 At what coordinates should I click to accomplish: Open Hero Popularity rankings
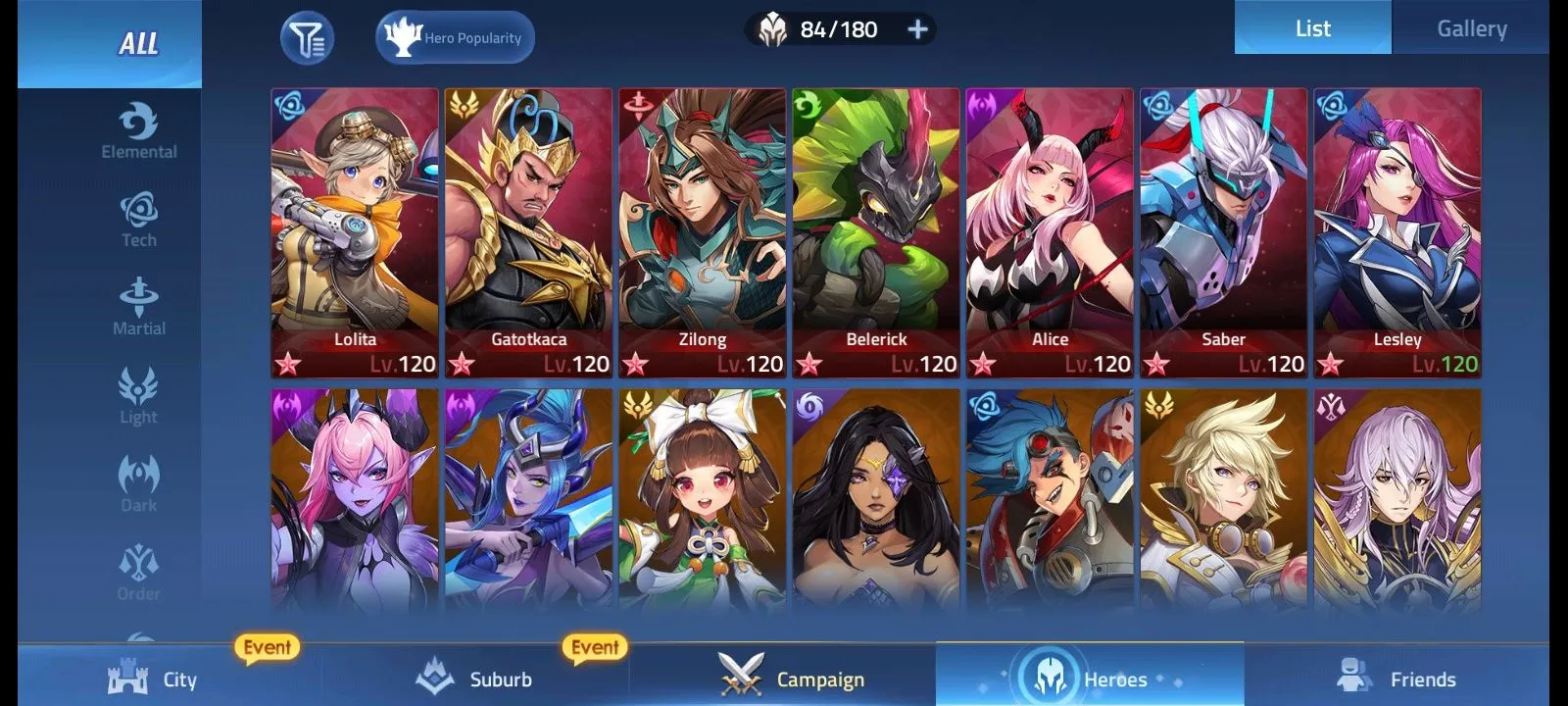(455, 38)
